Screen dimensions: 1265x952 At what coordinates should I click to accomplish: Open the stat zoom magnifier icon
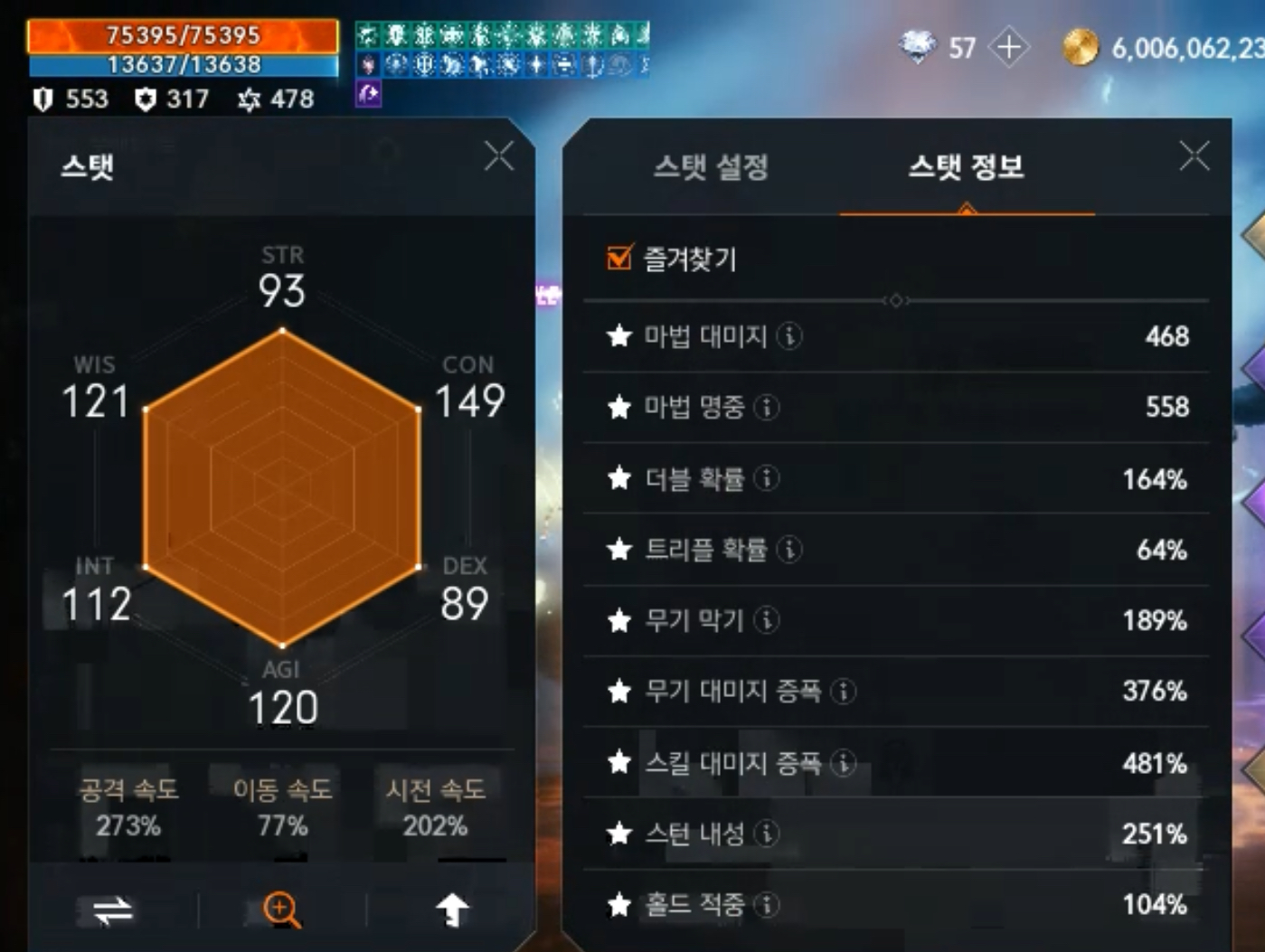click(x=280, y=910)
